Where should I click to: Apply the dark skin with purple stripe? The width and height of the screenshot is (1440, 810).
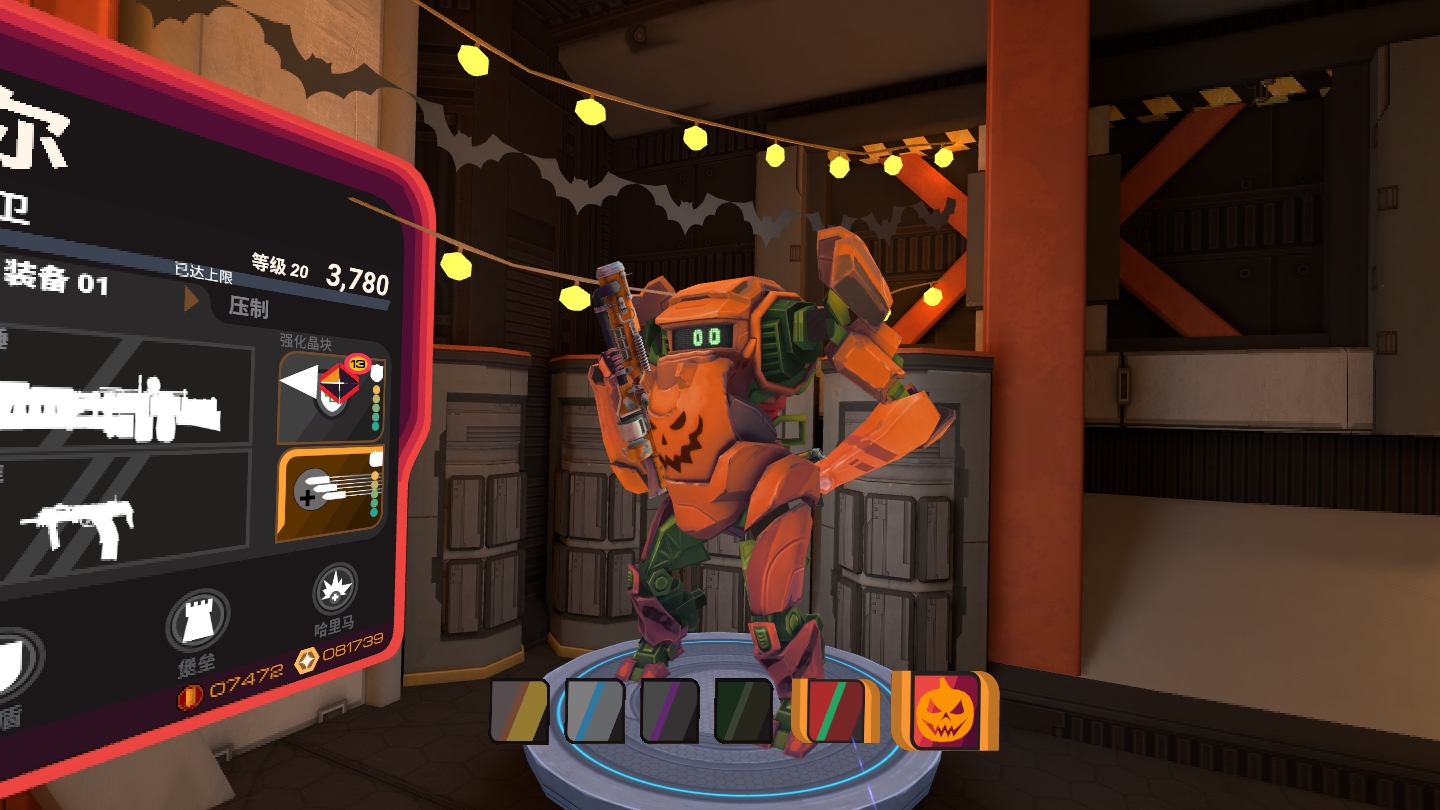point(669,711)
